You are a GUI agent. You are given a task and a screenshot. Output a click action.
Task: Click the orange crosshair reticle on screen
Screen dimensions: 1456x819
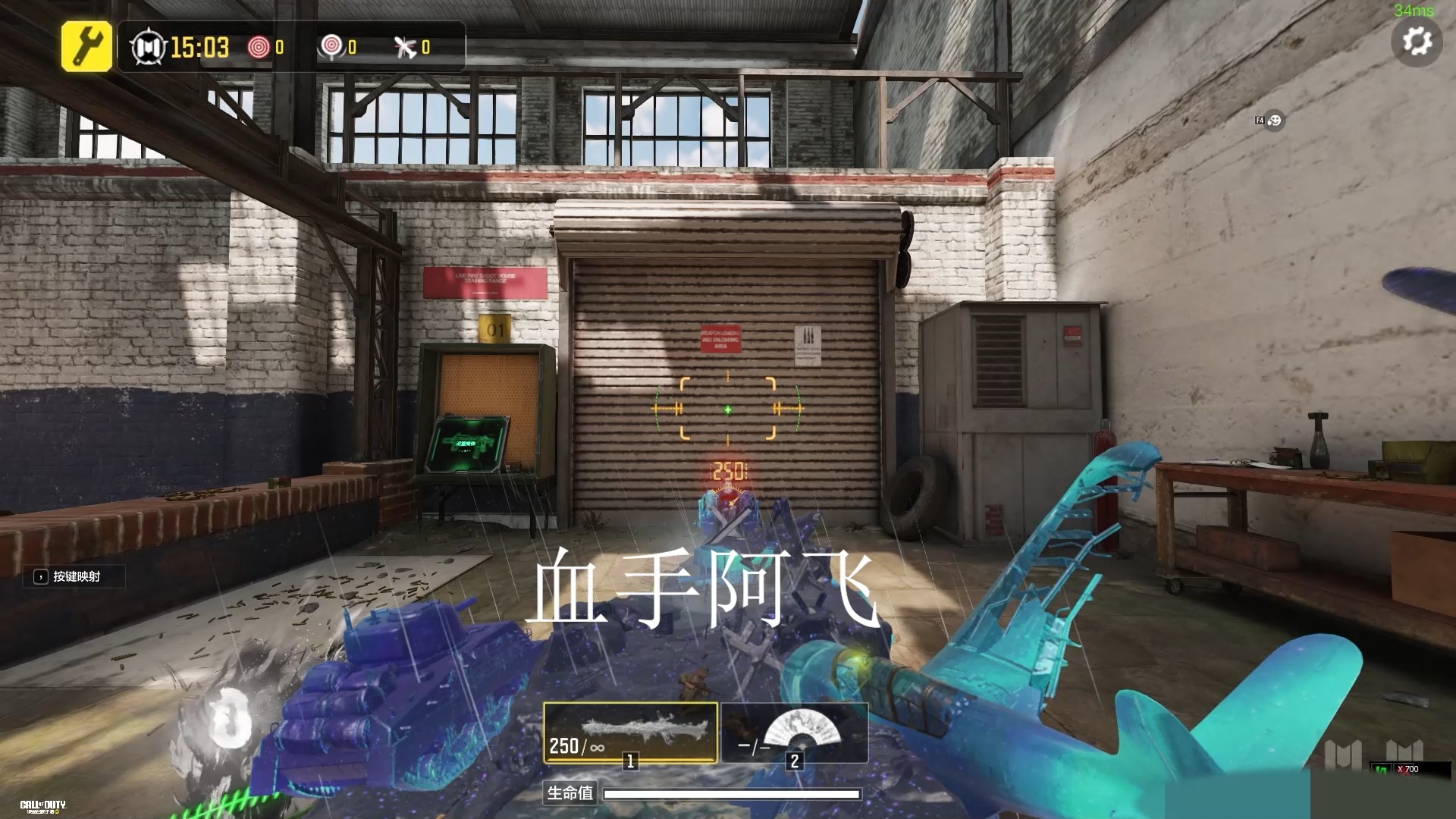[x=727, y=408]
